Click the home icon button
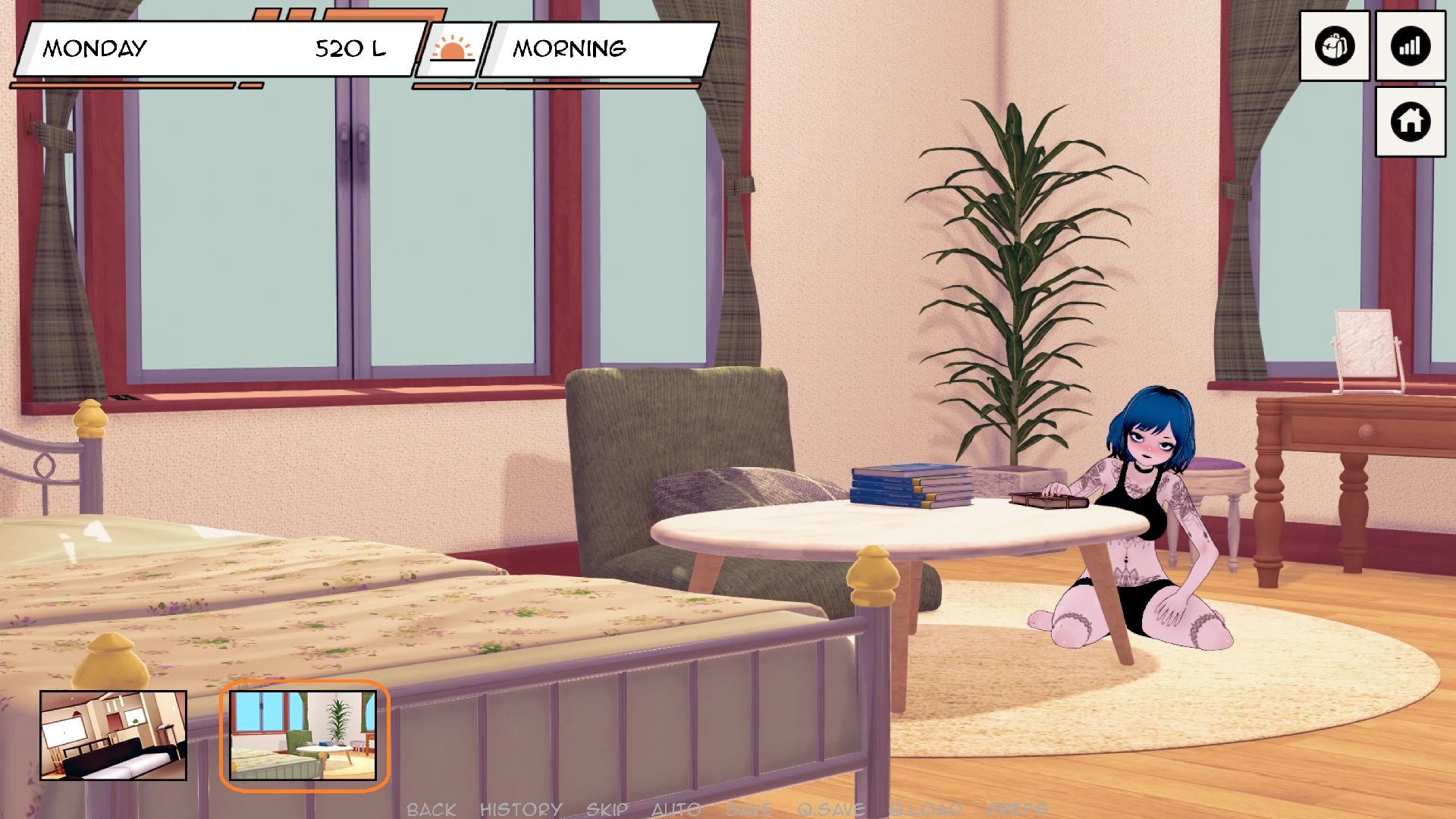This screenshot has width=1456, height=819. (1410, 121)
